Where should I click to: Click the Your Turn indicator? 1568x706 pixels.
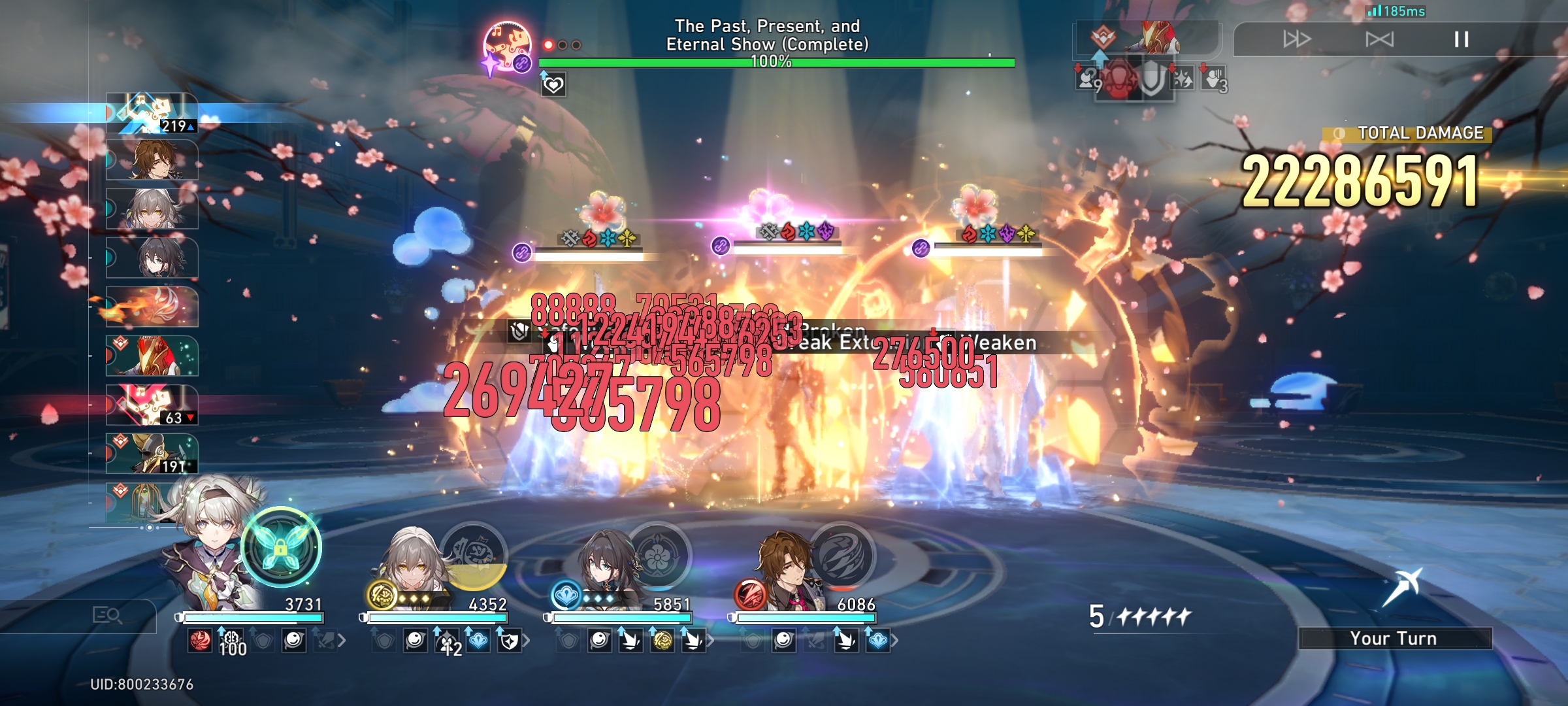point(1395,639)
